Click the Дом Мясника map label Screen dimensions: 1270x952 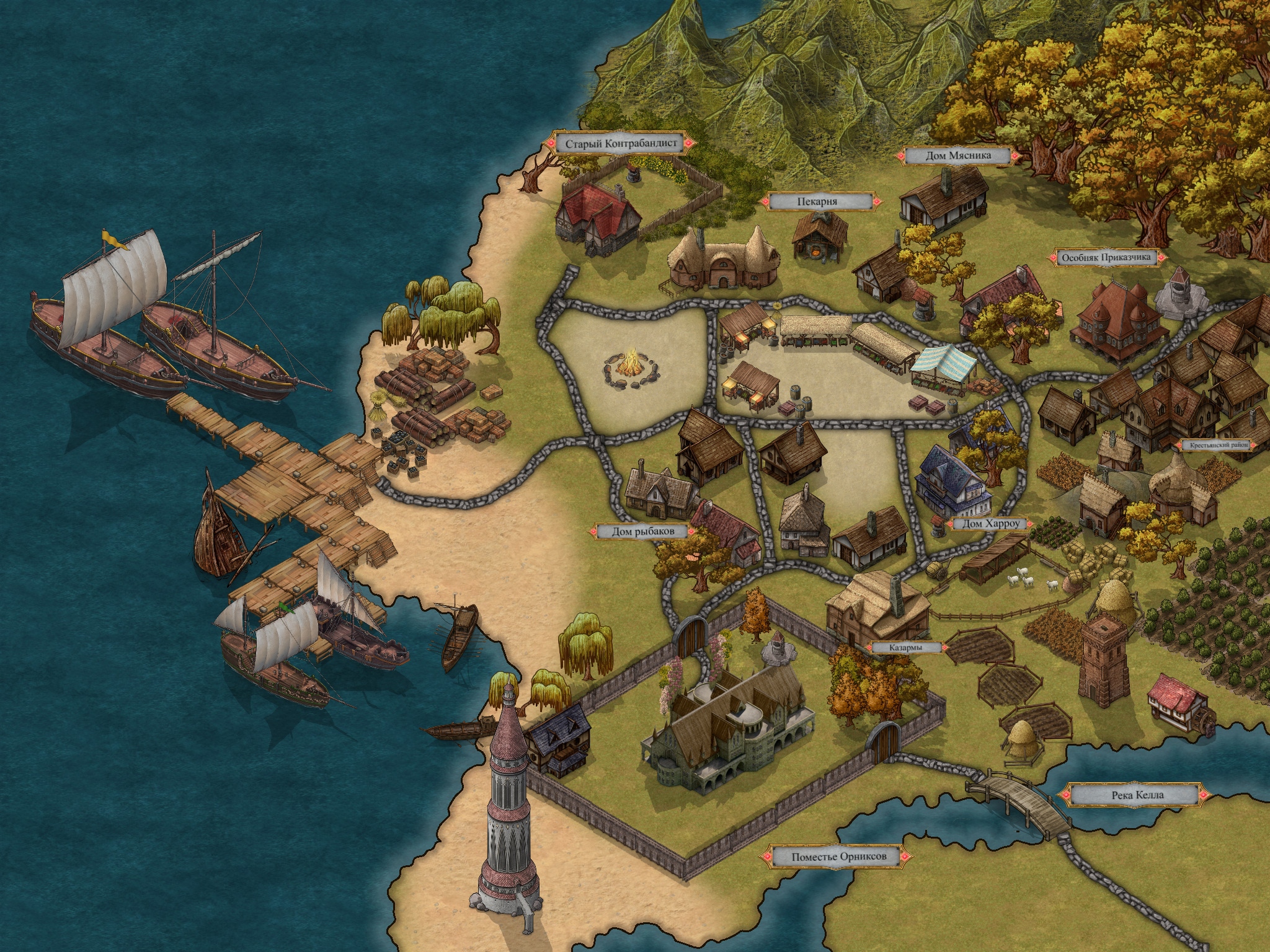coord(959,156)
